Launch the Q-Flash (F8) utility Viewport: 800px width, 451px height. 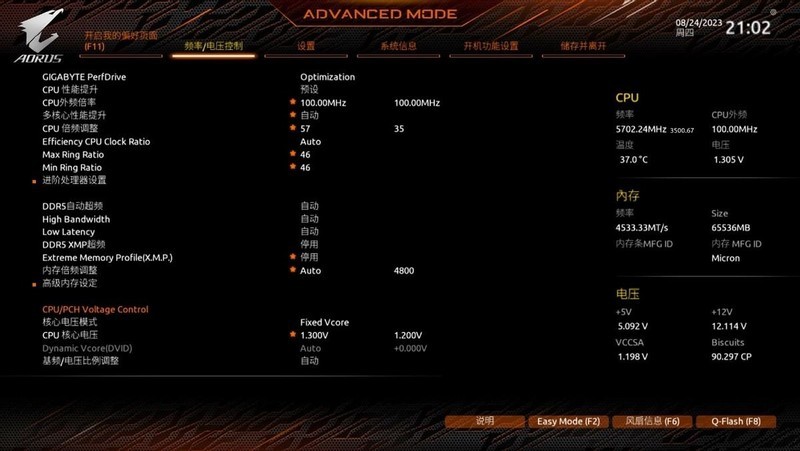729,421
